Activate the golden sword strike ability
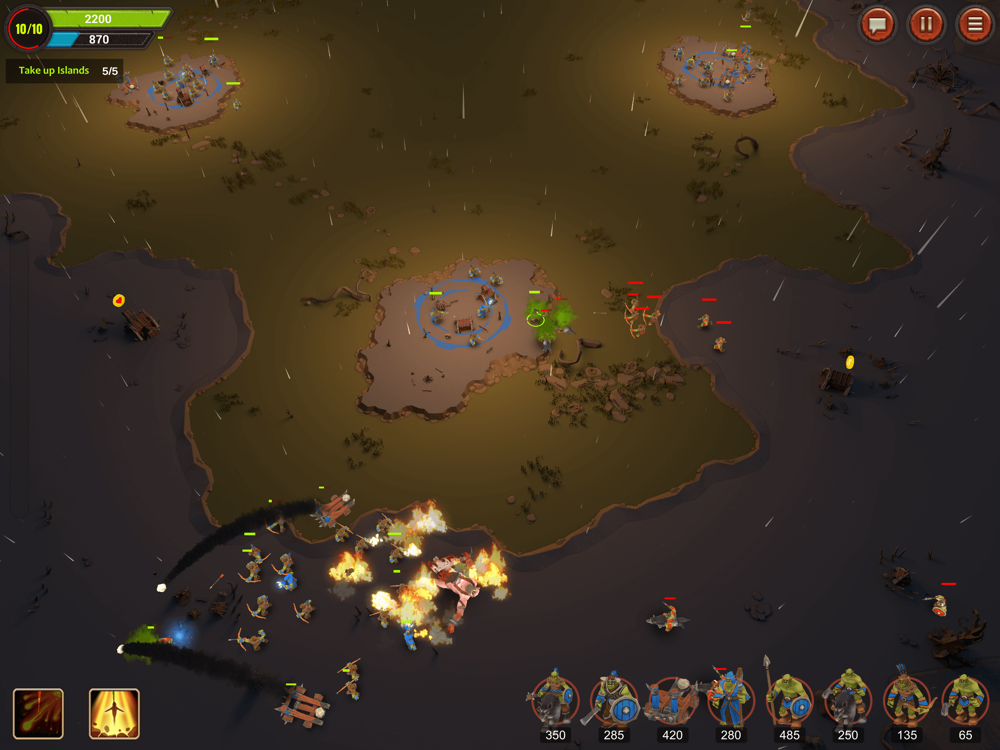Screen dimensions: 1000x750 pos(114,713)
